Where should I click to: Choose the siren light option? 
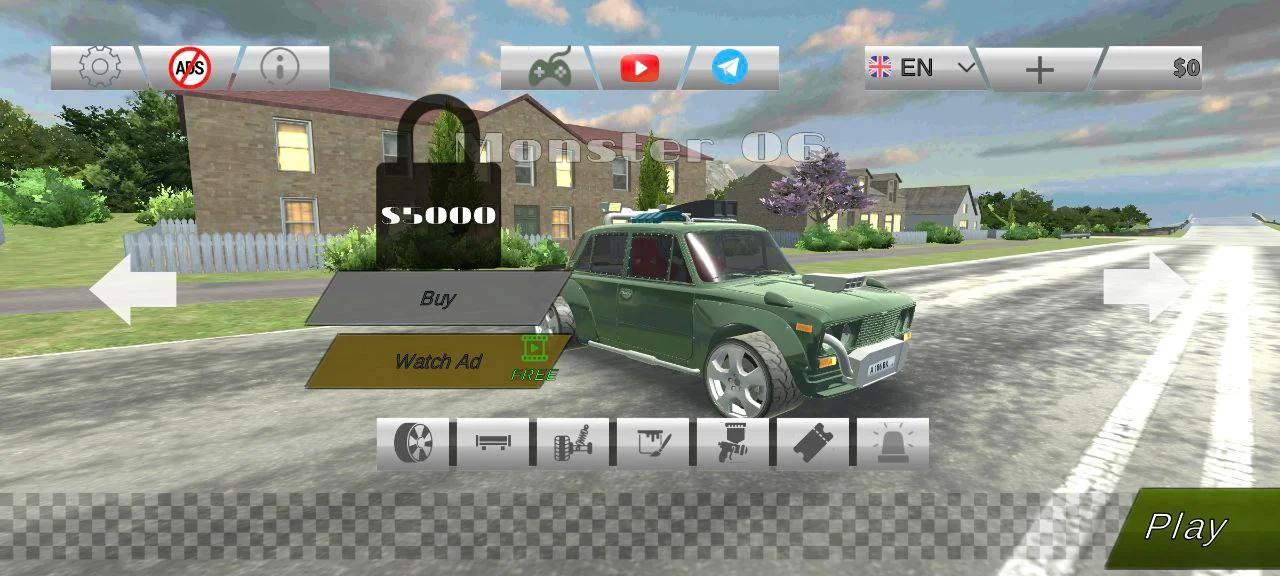(893, 443)
